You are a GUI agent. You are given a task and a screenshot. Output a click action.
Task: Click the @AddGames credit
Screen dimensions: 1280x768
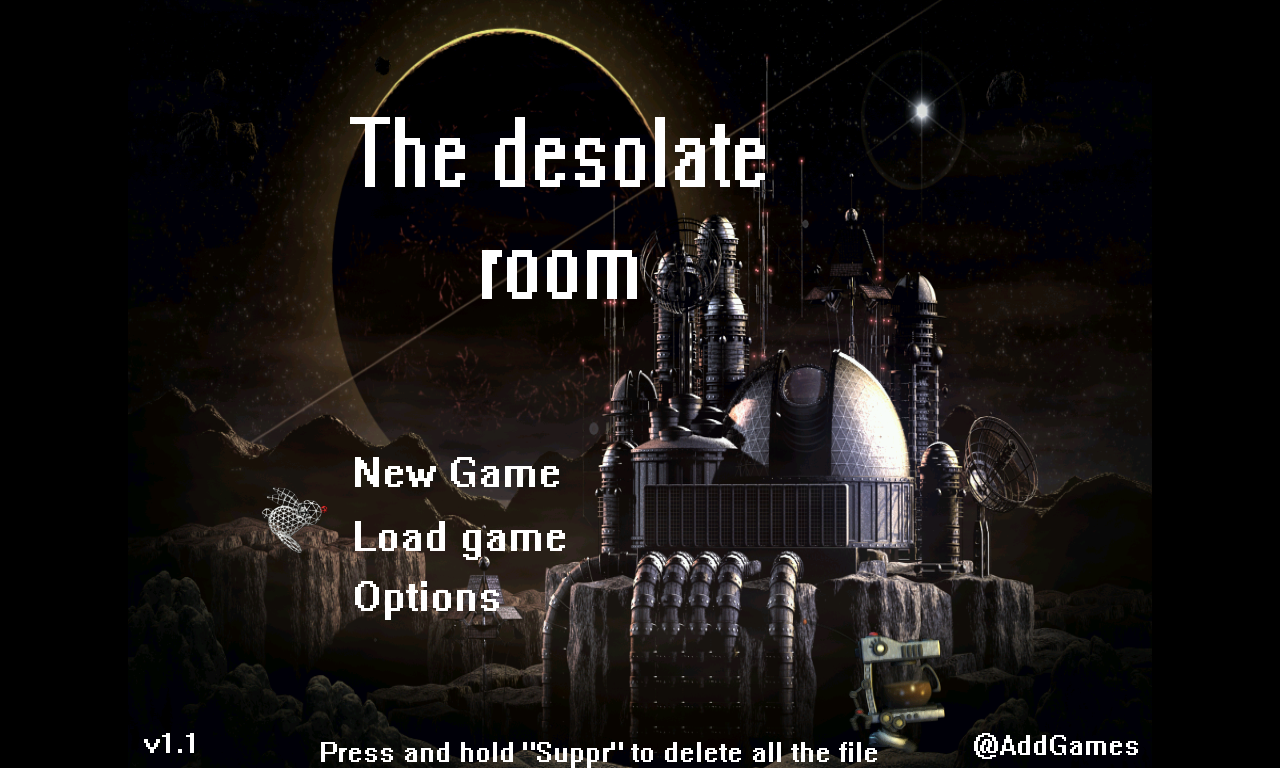pyautogui.click(x=1056, y=745)
